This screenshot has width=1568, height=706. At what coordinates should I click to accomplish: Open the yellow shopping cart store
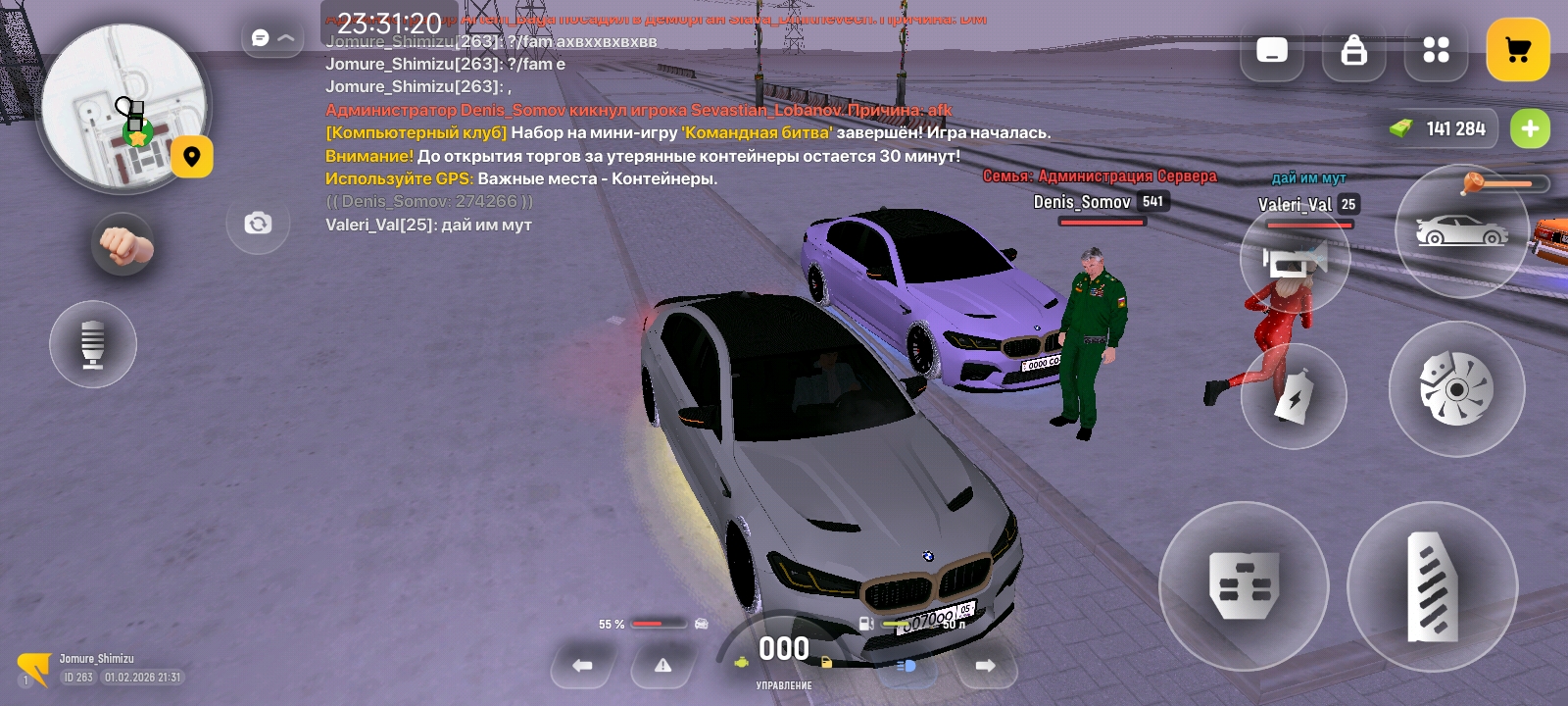[1517, 50]
